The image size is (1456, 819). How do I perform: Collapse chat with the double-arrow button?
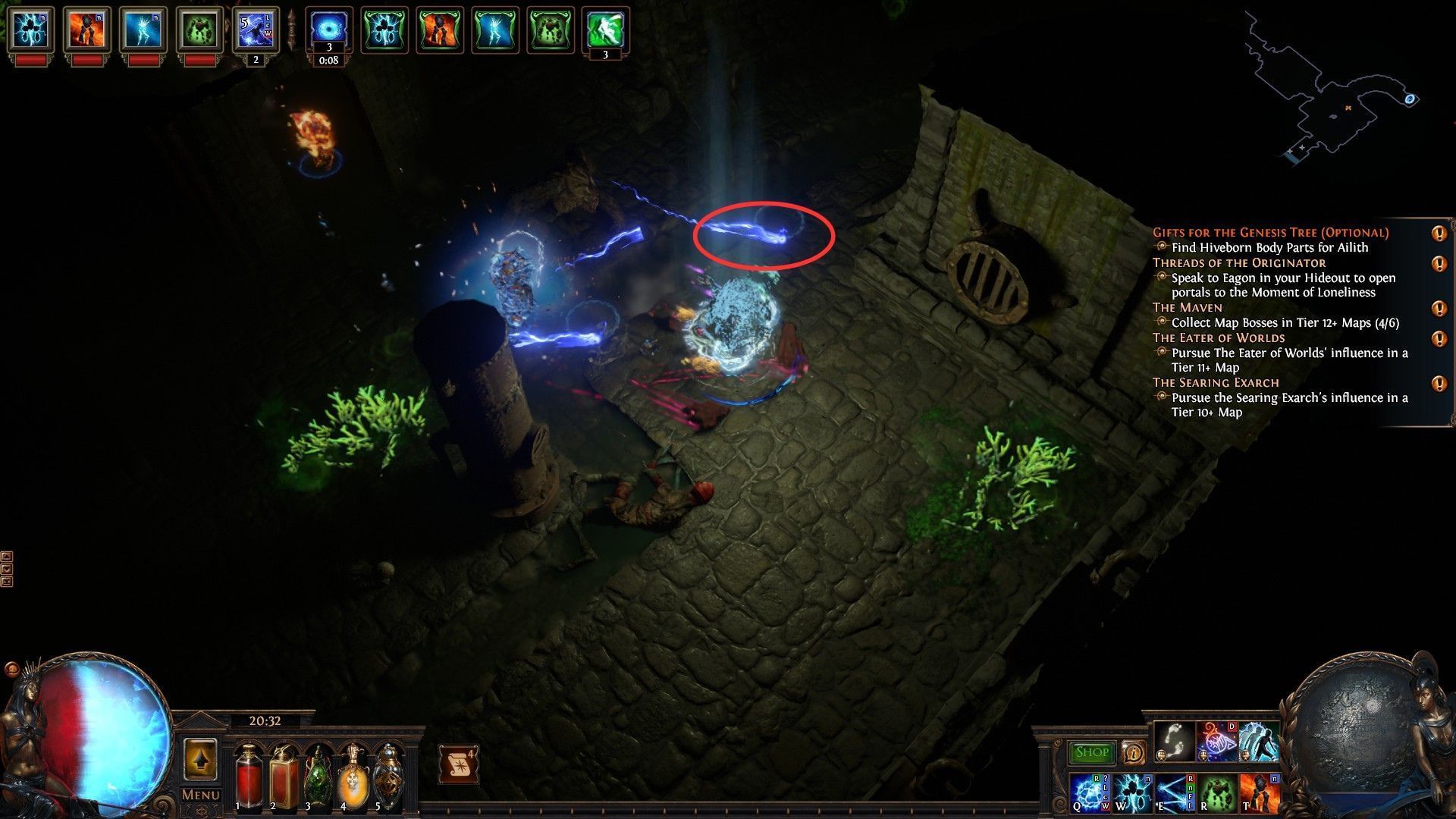[7, 581]
